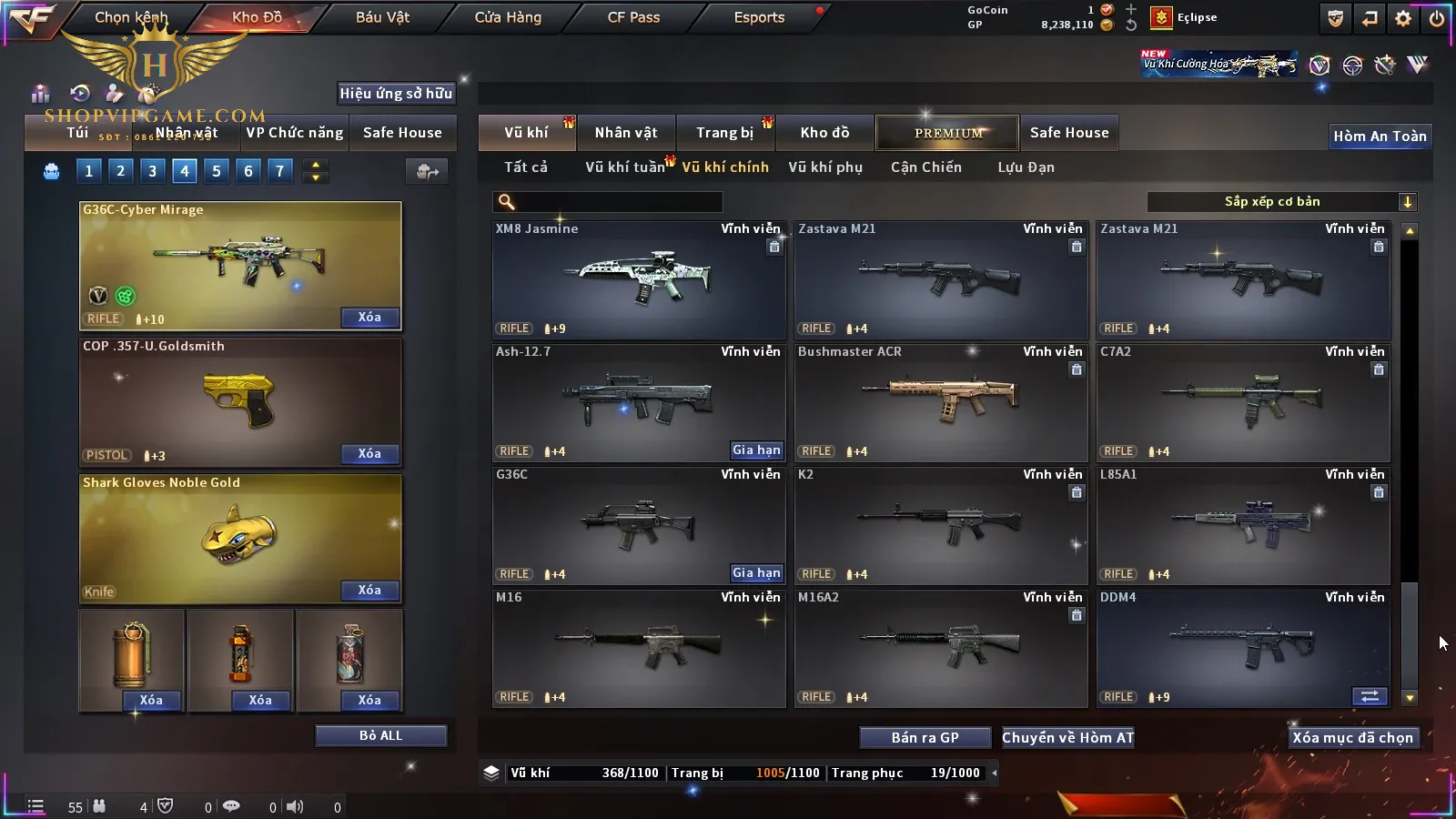Show the Vũ khí phụ category
1456x819 pixels.
824,167
